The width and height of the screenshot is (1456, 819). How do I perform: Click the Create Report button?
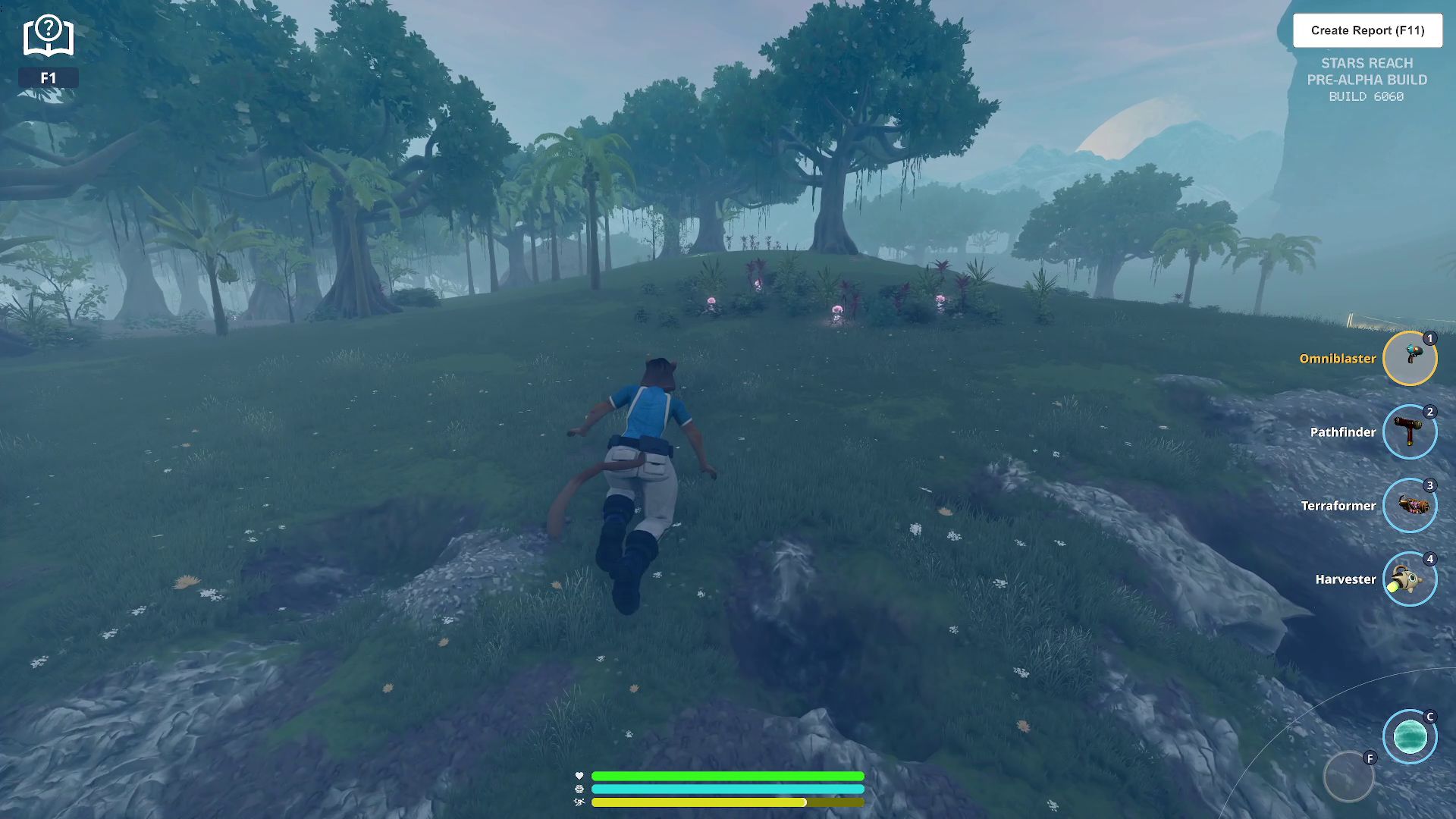click(1367, 30)
